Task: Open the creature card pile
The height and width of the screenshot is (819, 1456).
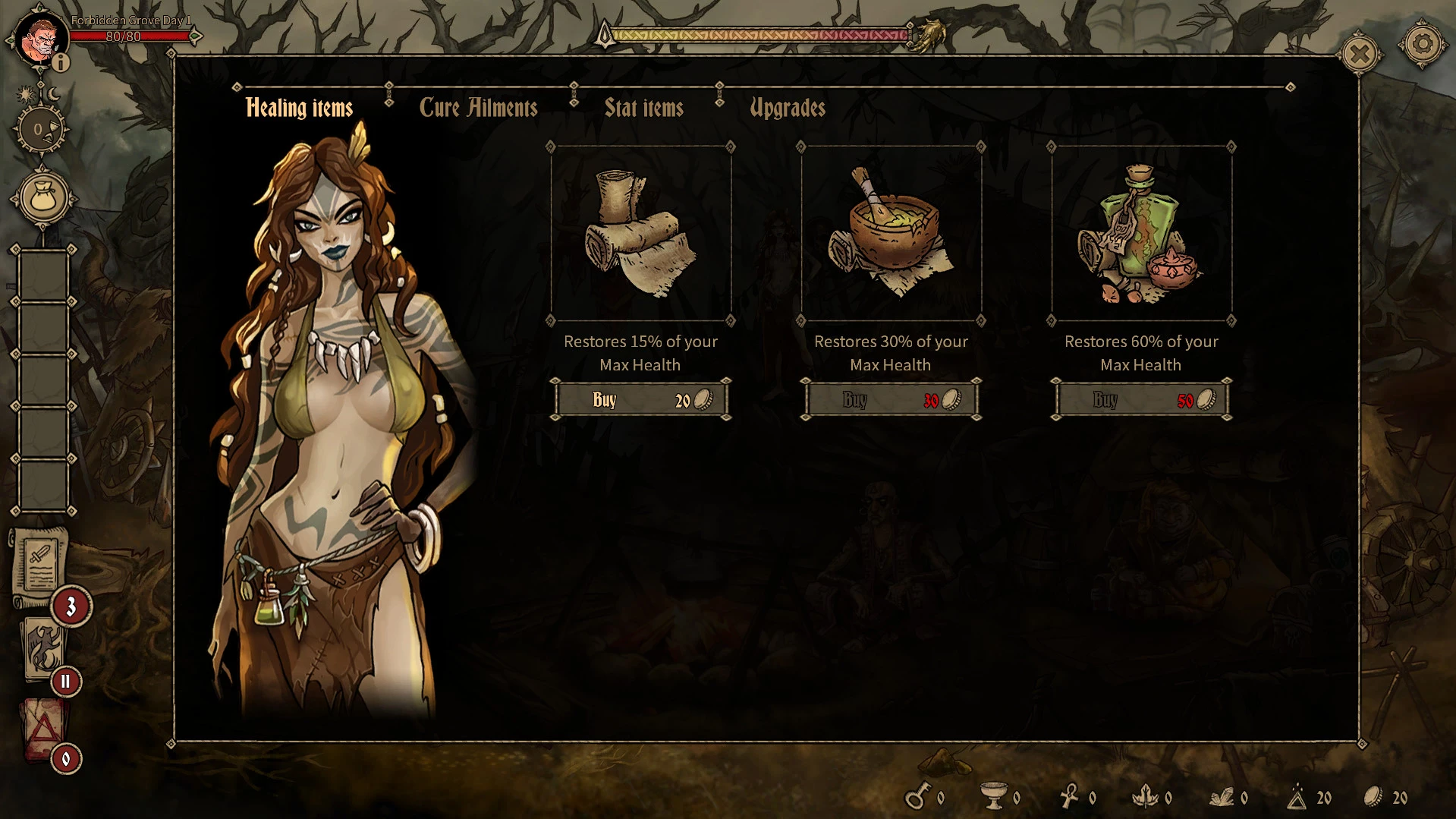Action: (x=42, y=647)
